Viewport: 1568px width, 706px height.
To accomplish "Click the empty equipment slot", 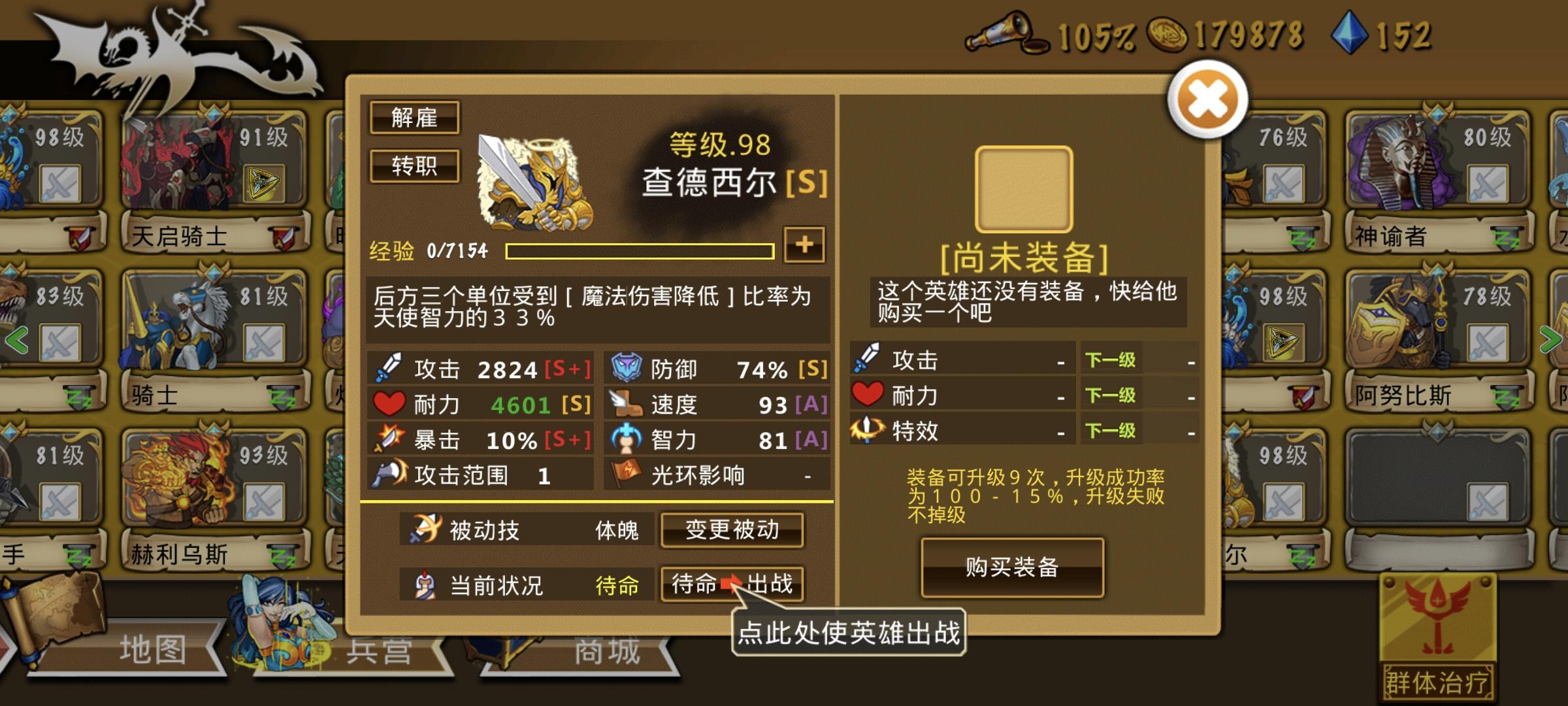I will point(1023,187).
